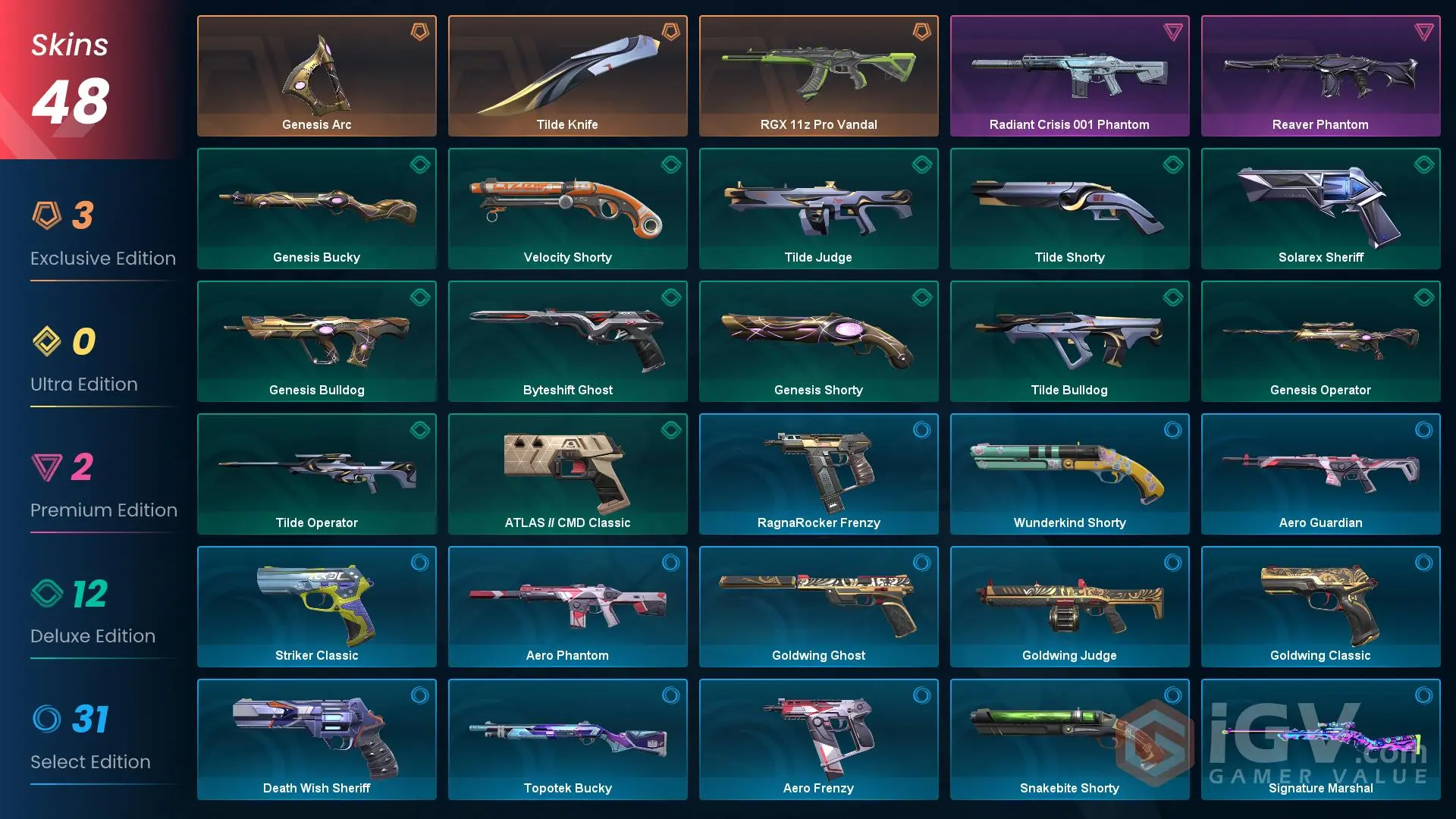The image size is (1456, 819).
Task: Select the Radiant Crisis 001 Phantom skin
Action: pyautogui.click(x=1069, y=75)
